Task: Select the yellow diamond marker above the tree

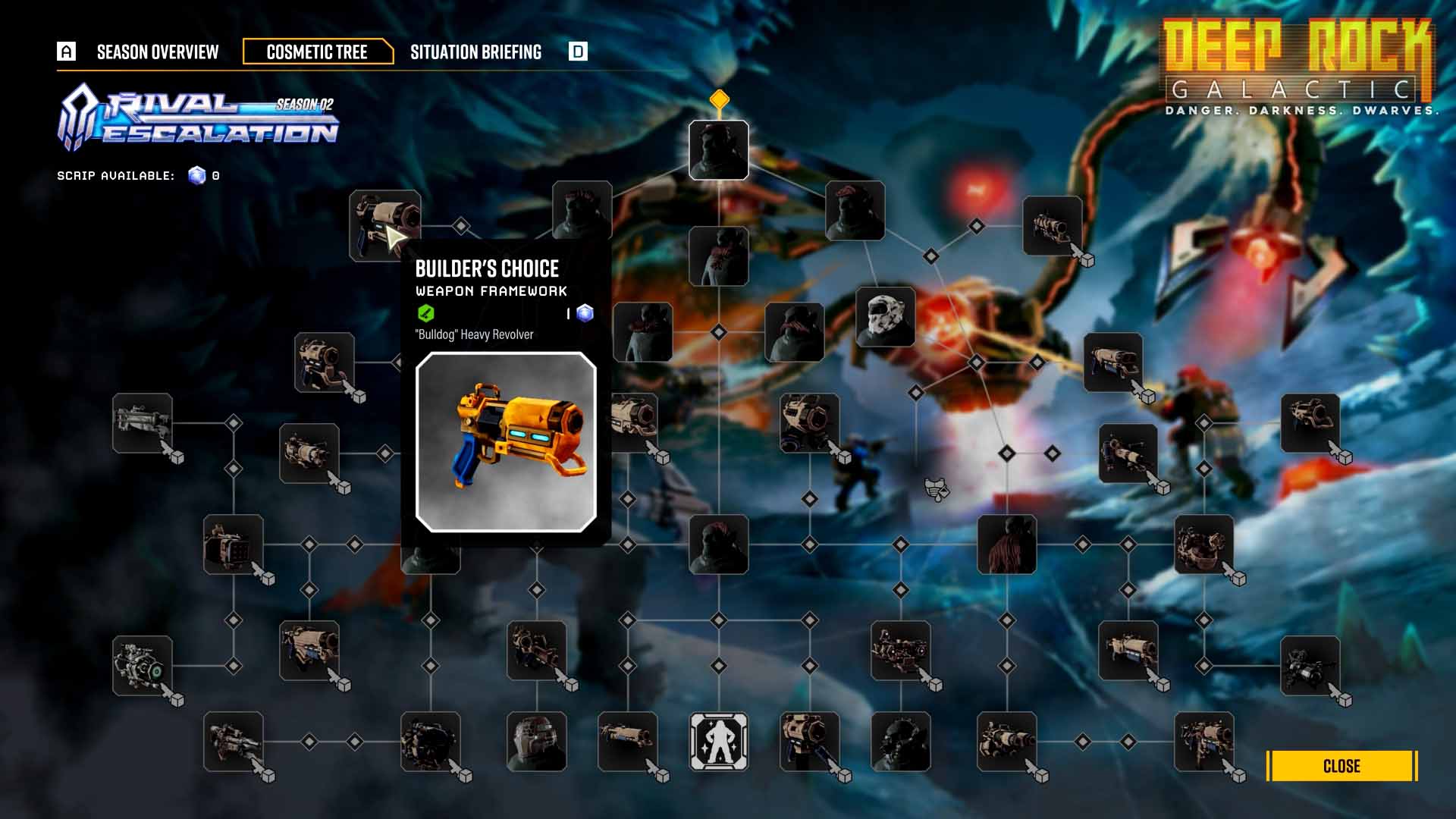Action: [719, 97]
